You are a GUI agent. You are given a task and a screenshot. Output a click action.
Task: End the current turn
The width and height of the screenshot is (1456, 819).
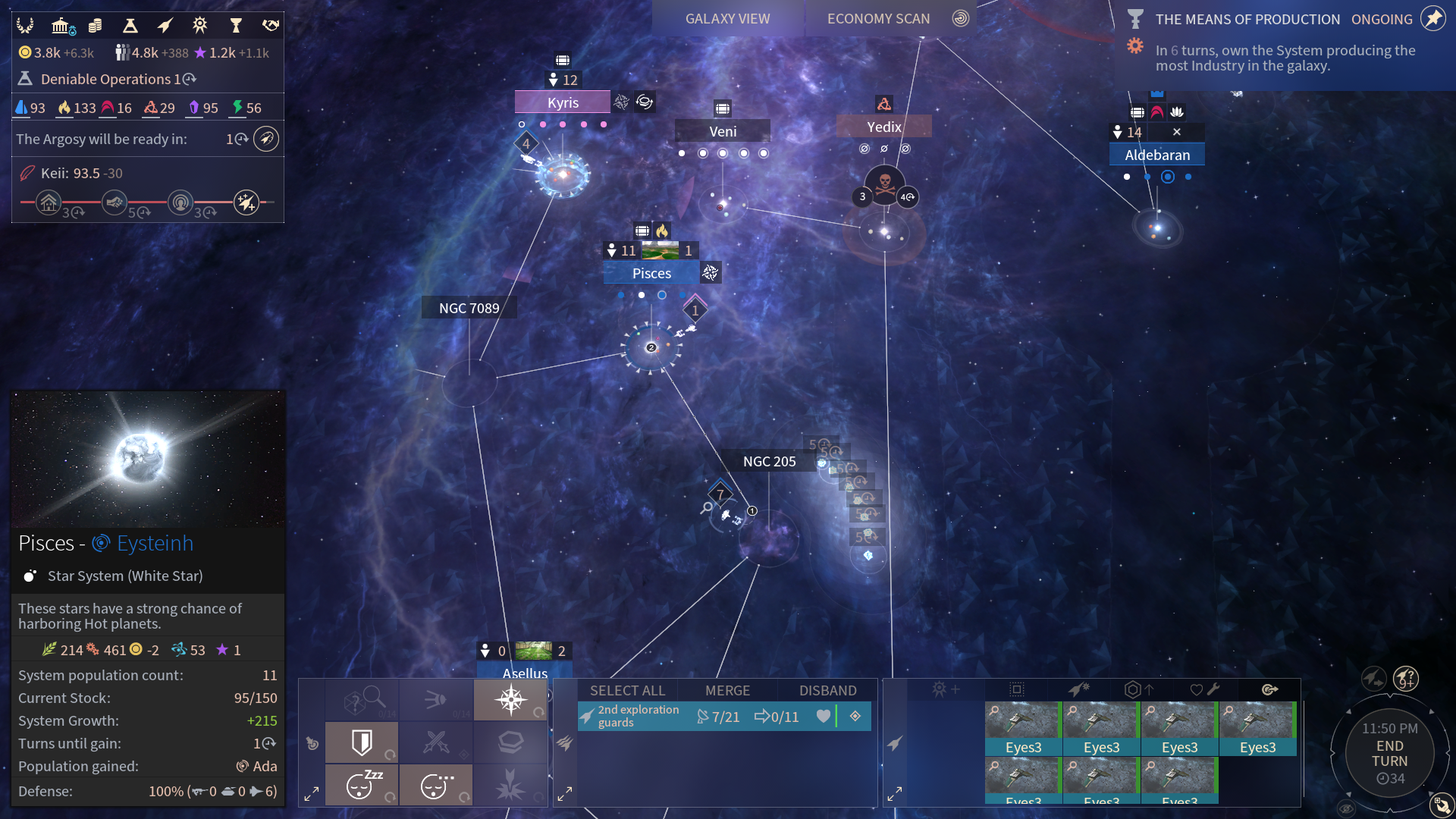pos(1389,754)
